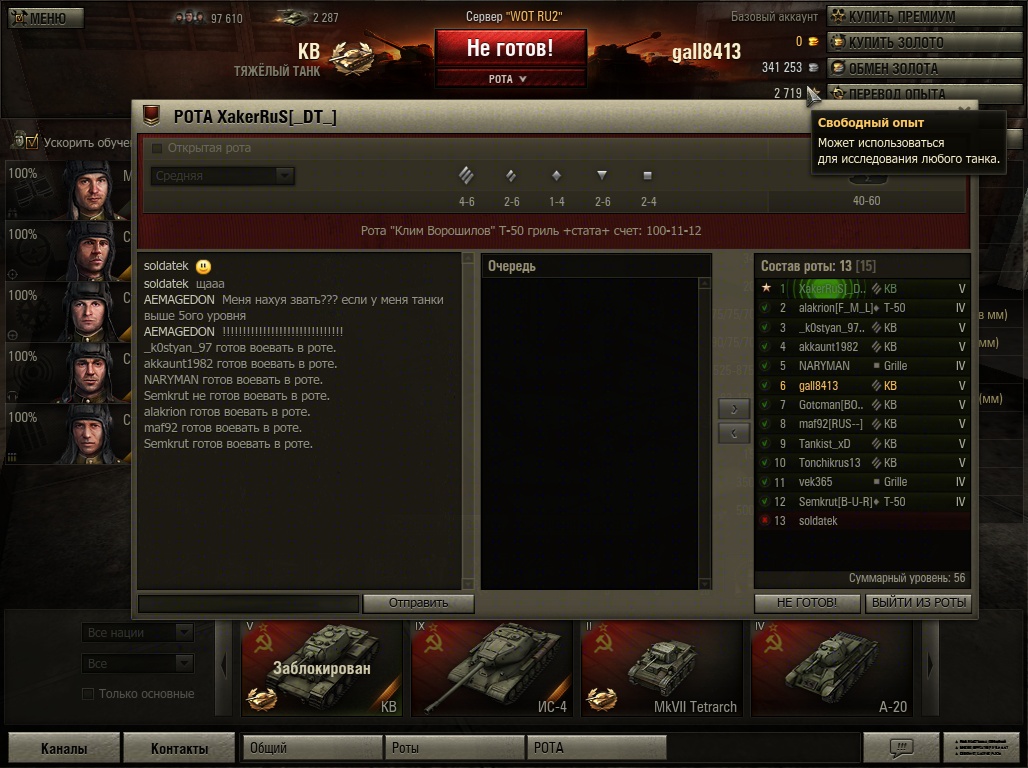Viewport: 1028px width, 768px height.
Task: Leave company with ВЫЙТИ ИЗ РОТЫ
Action: [918, 603]
